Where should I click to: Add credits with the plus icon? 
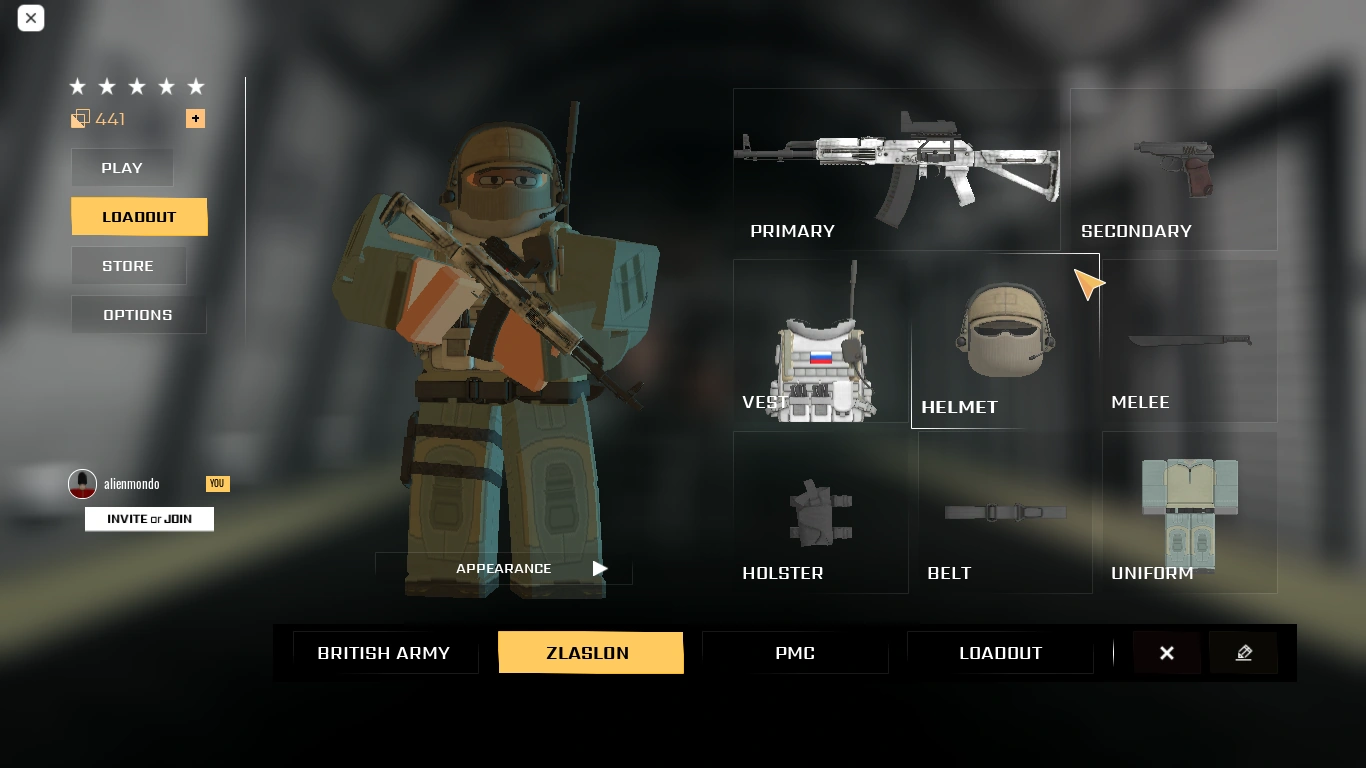pos(196,118)
